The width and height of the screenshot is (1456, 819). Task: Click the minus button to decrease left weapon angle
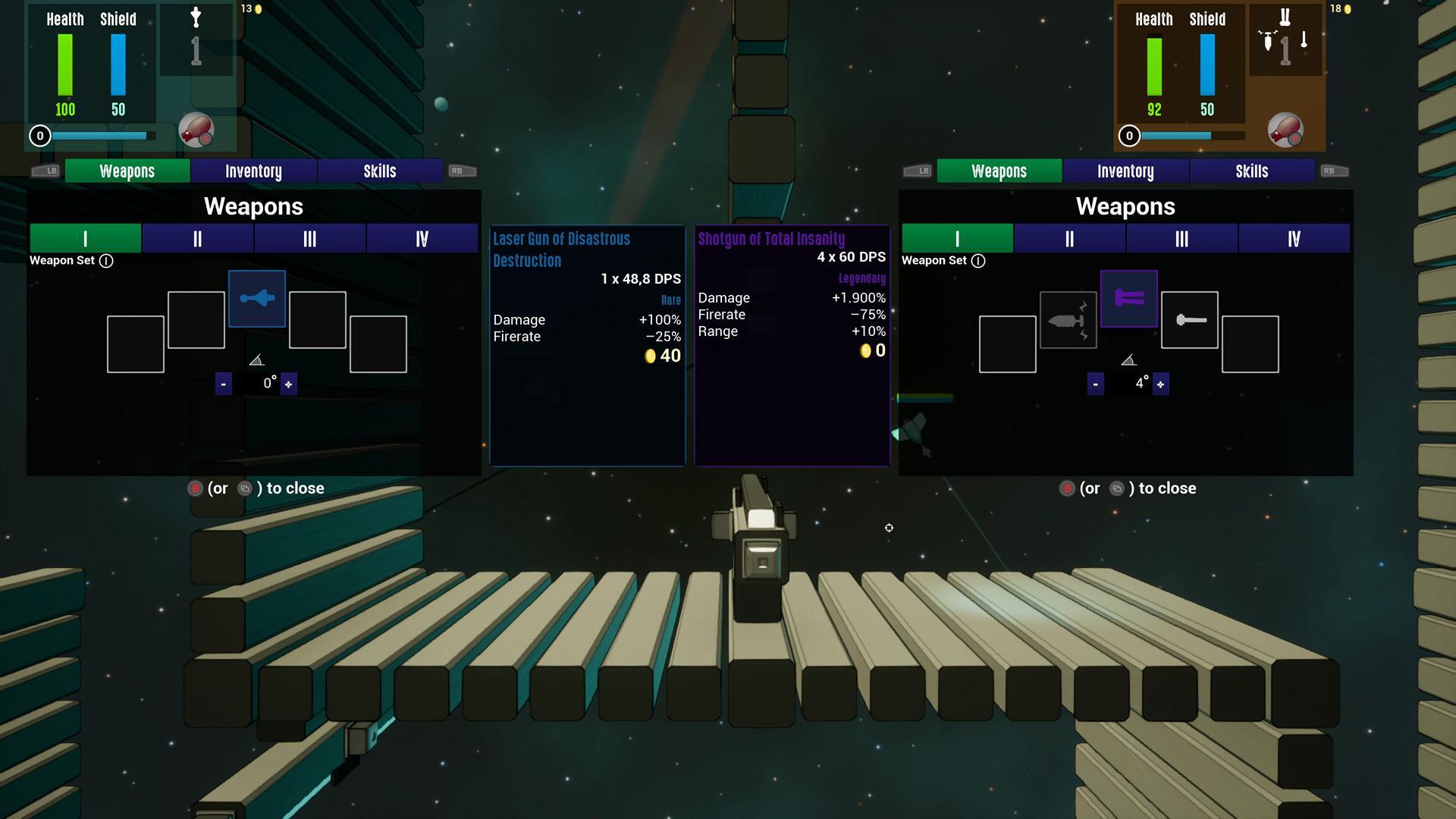(x=224, y=384)
